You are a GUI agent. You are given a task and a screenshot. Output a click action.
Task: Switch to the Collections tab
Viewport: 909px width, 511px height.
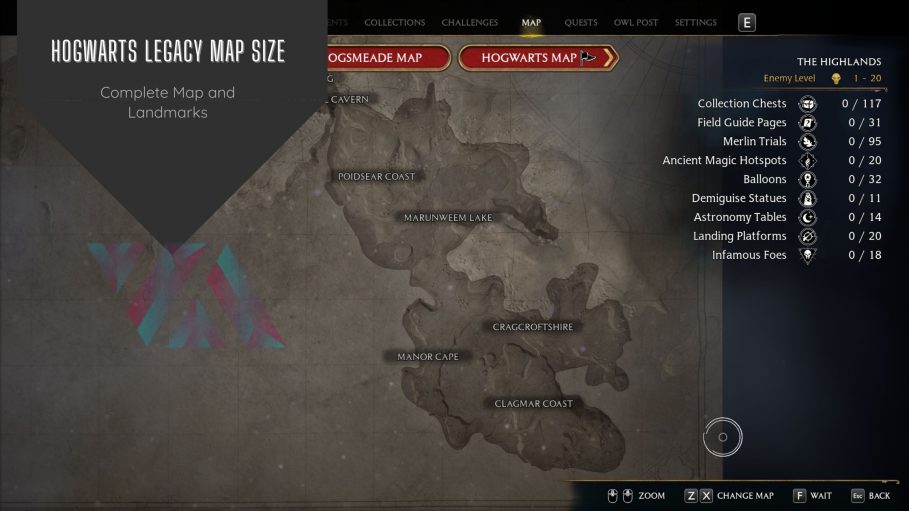(x=394, y=22)
